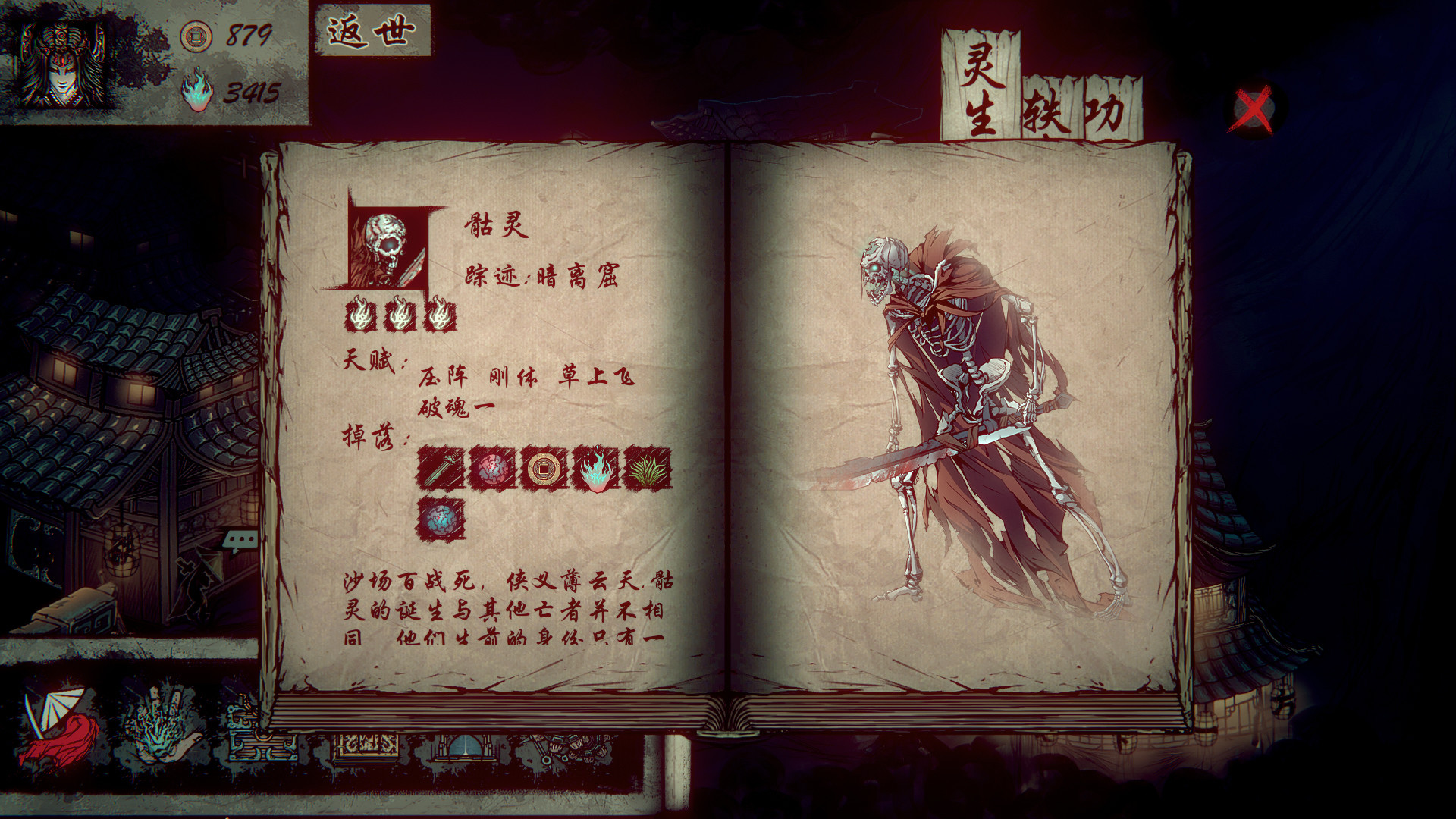The height and width of the screenshot is (819, 1456).
Task: Click the red spirit orb drop icon
Action: (493, 468)
